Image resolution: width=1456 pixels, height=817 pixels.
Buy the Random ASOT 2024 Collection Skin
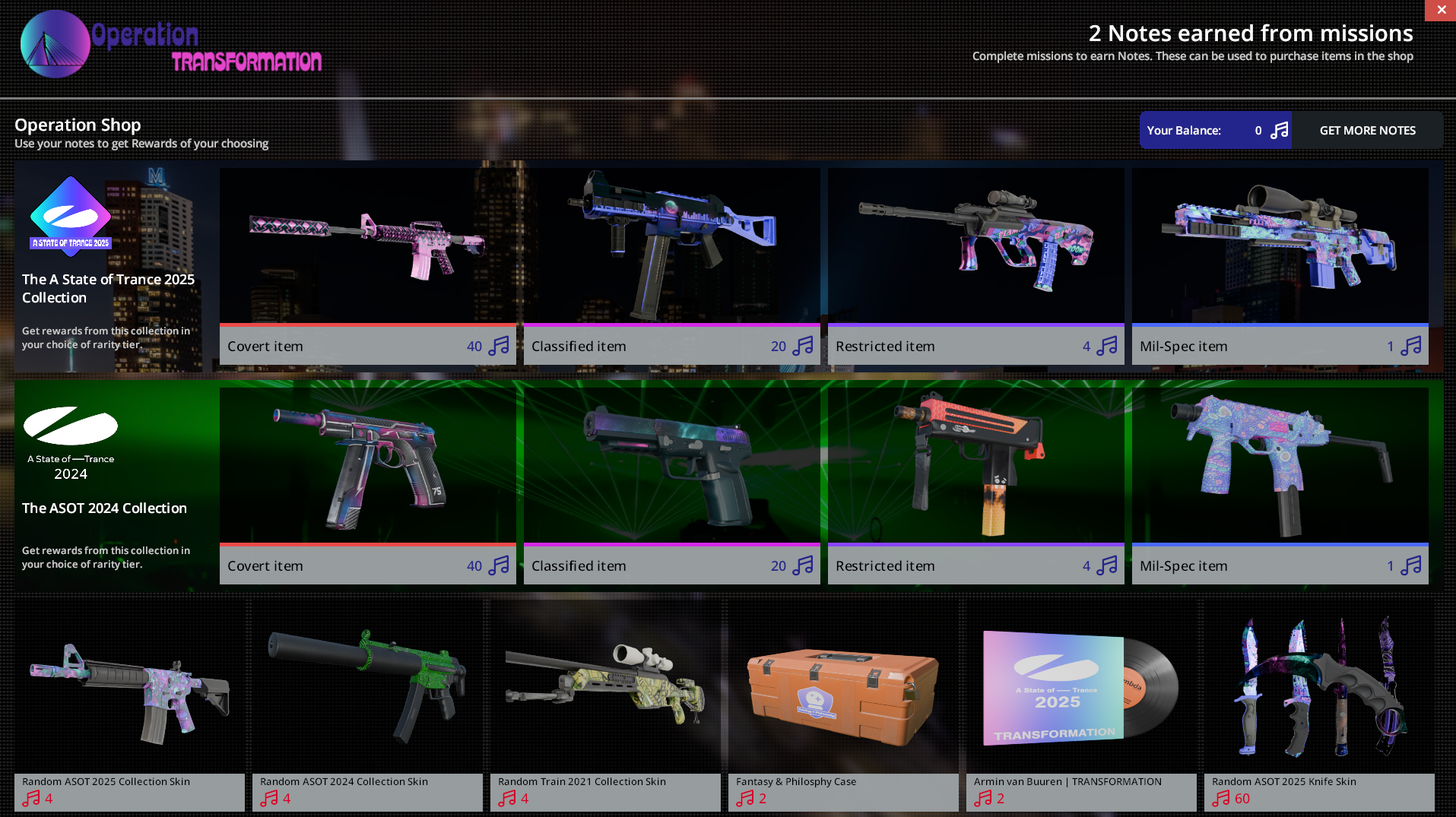pyautogui.click(x=367, y=705)
